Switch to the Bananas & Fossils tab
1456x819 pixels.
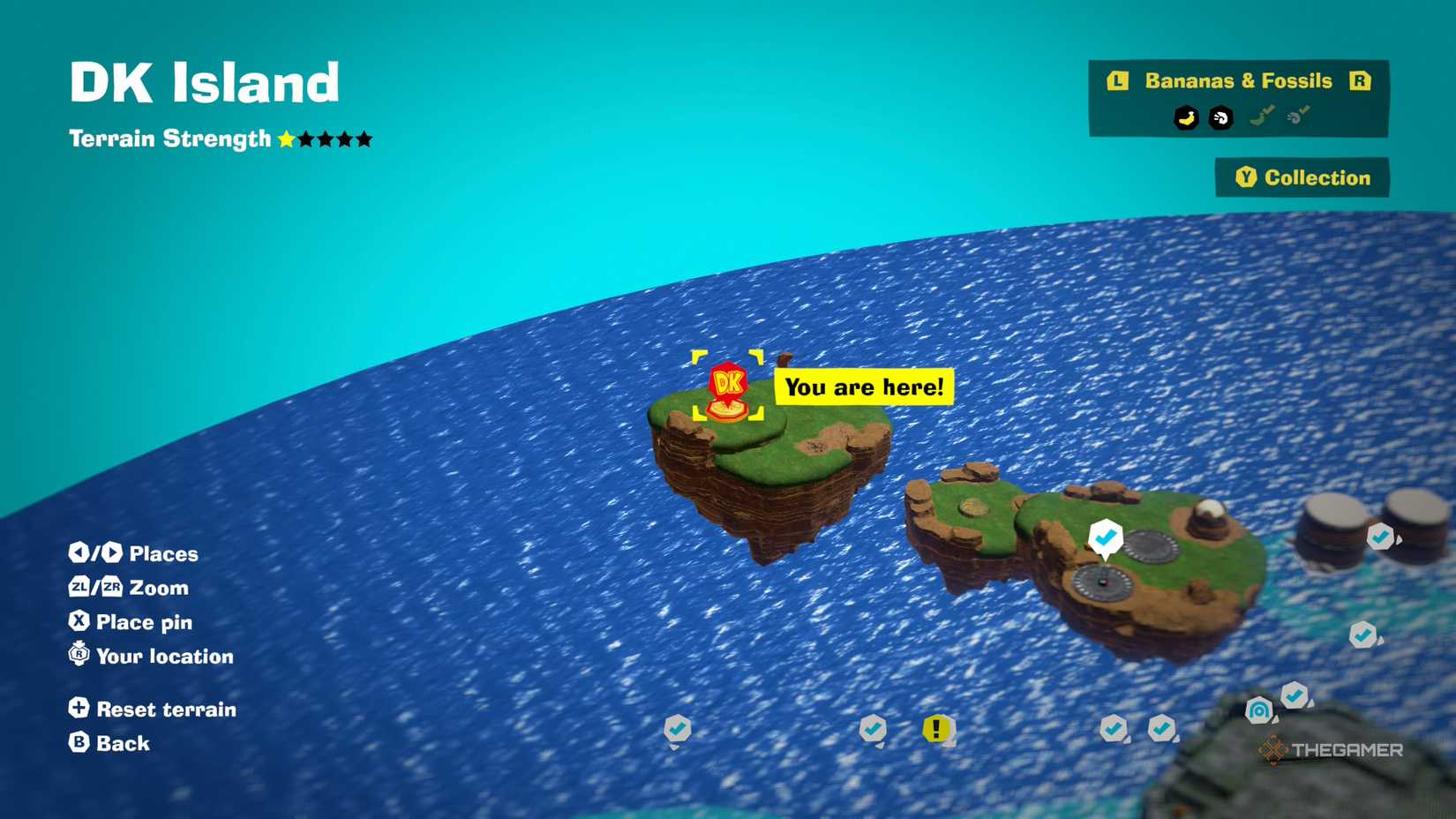click(x=1237, y=80)
